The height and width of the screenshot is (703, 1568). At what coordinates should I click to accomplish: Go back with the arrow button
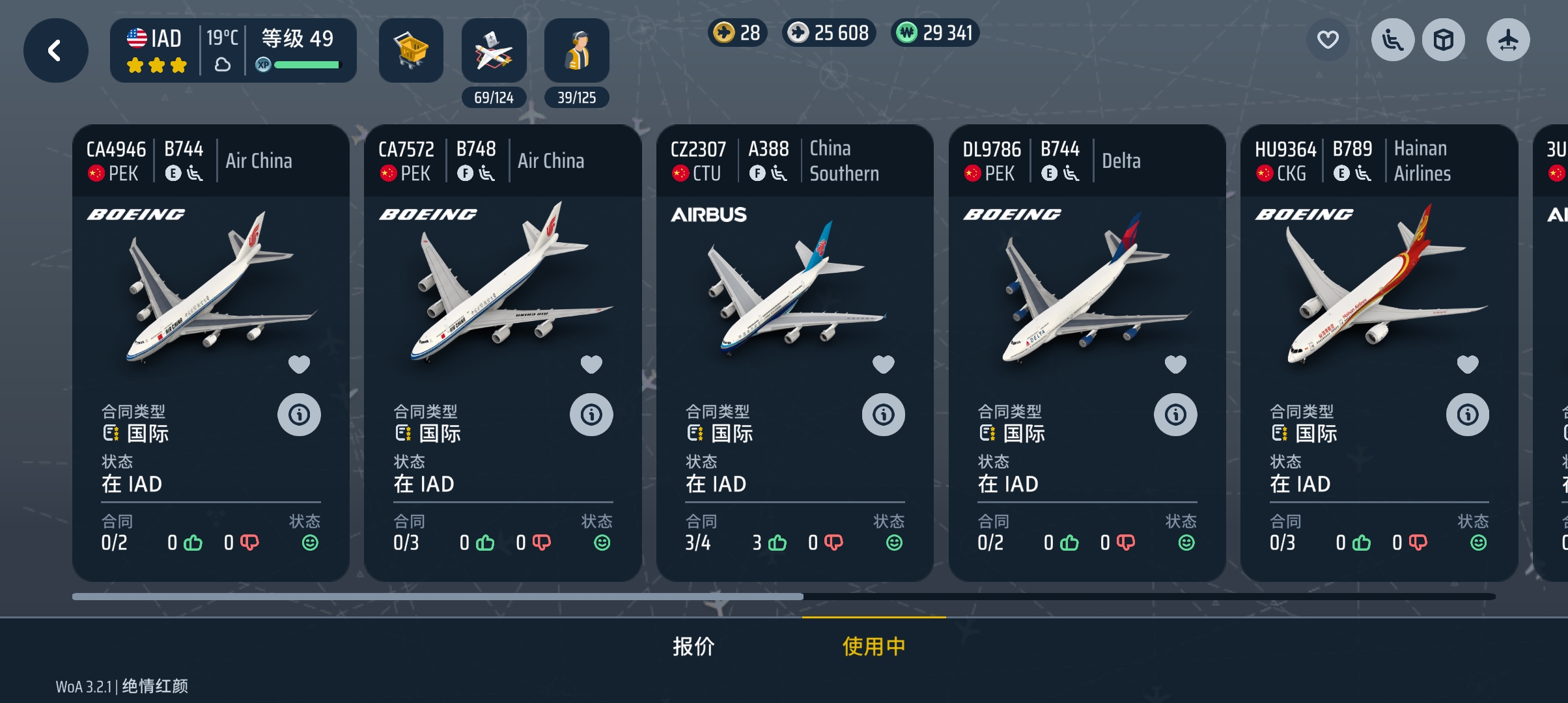[x=55, y=50]
